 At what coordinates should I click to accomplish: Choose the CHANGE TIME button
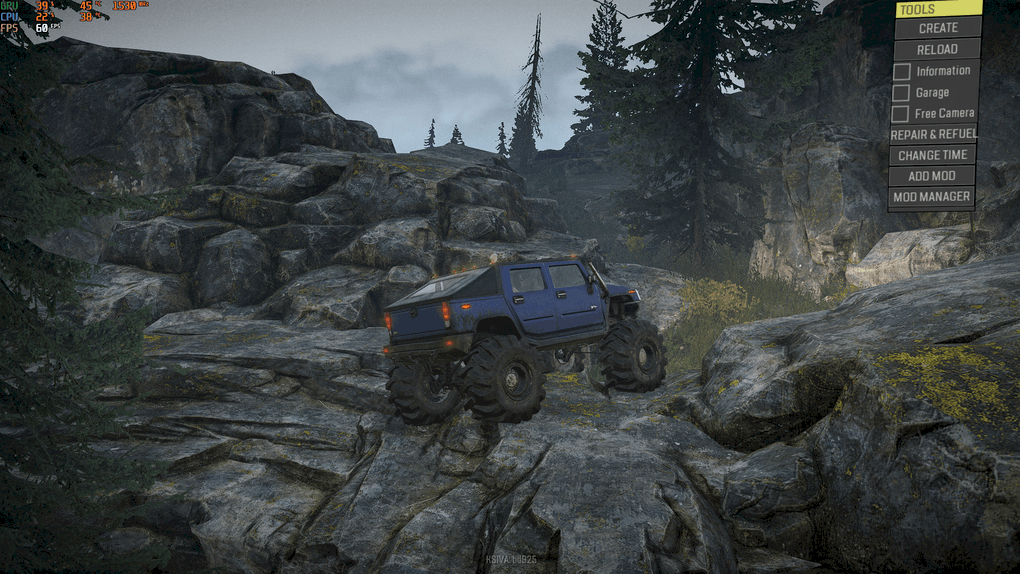click(x=932, y=155)
